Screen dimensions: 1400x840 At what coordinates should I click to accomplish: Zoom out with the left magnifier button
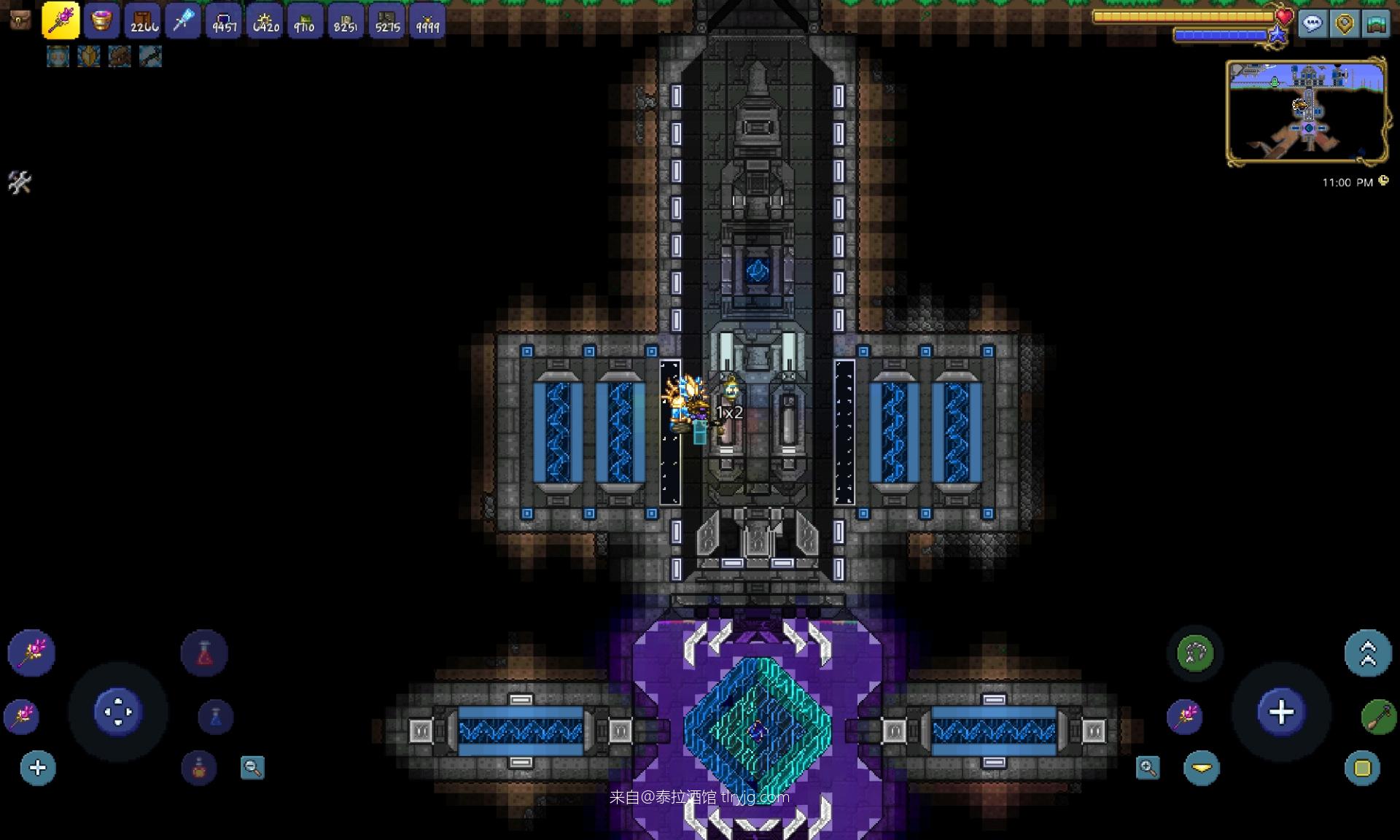[252, 768]
